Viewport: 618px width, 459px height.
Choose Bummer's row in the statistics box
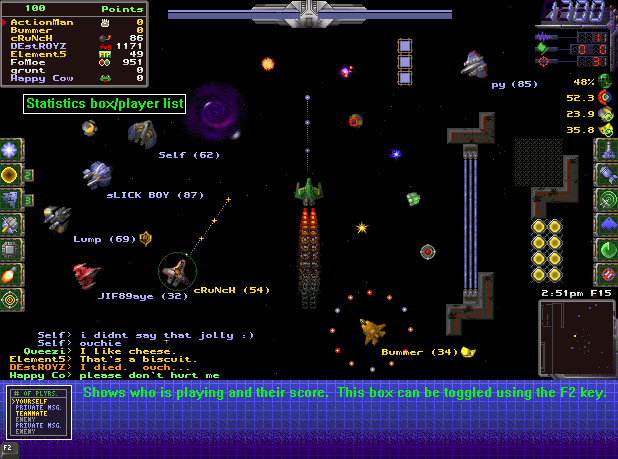pyautogui.click(x=30, y=29)
